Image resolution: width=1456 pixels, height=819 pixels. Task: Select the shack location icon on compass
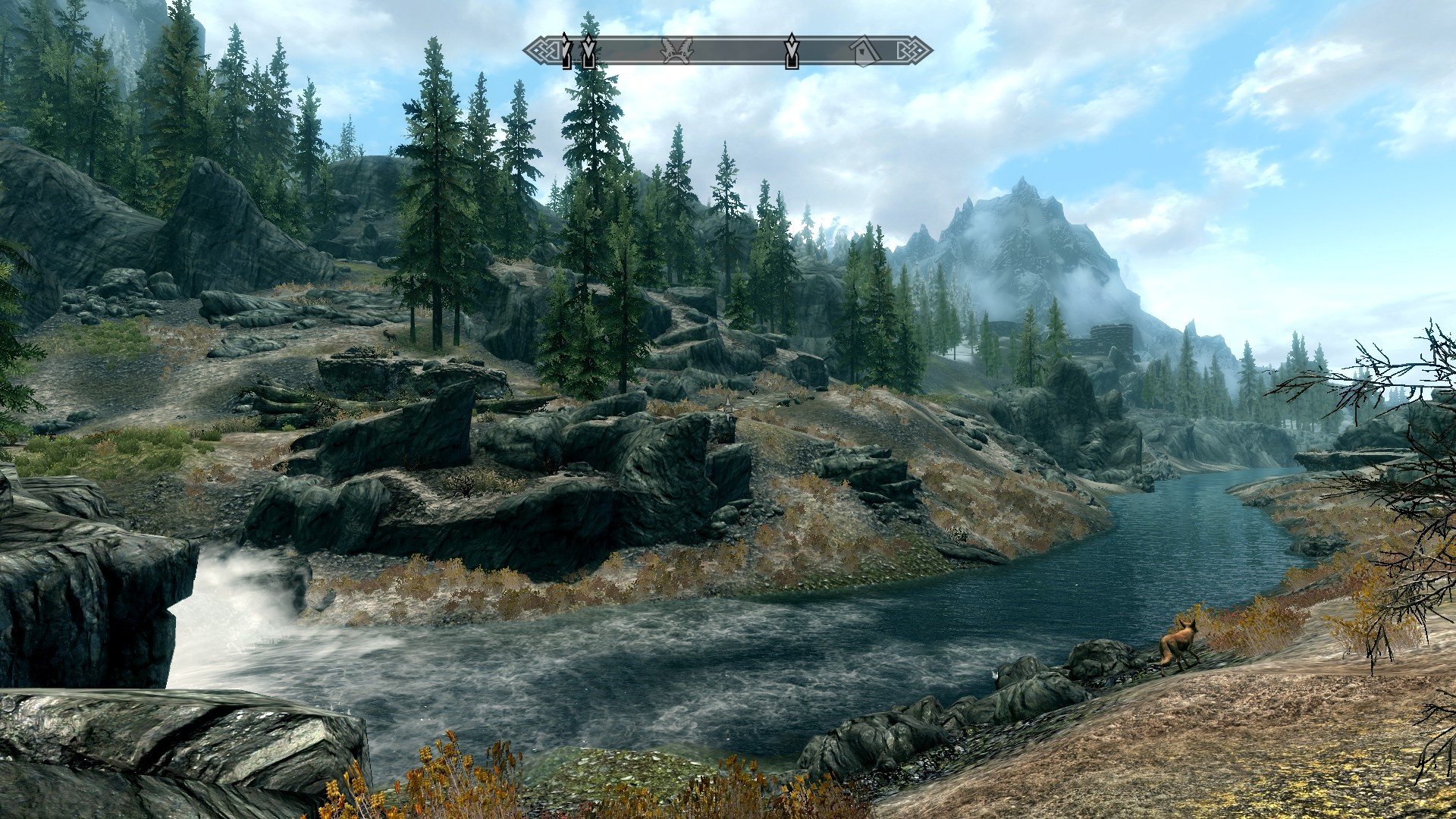864,51
